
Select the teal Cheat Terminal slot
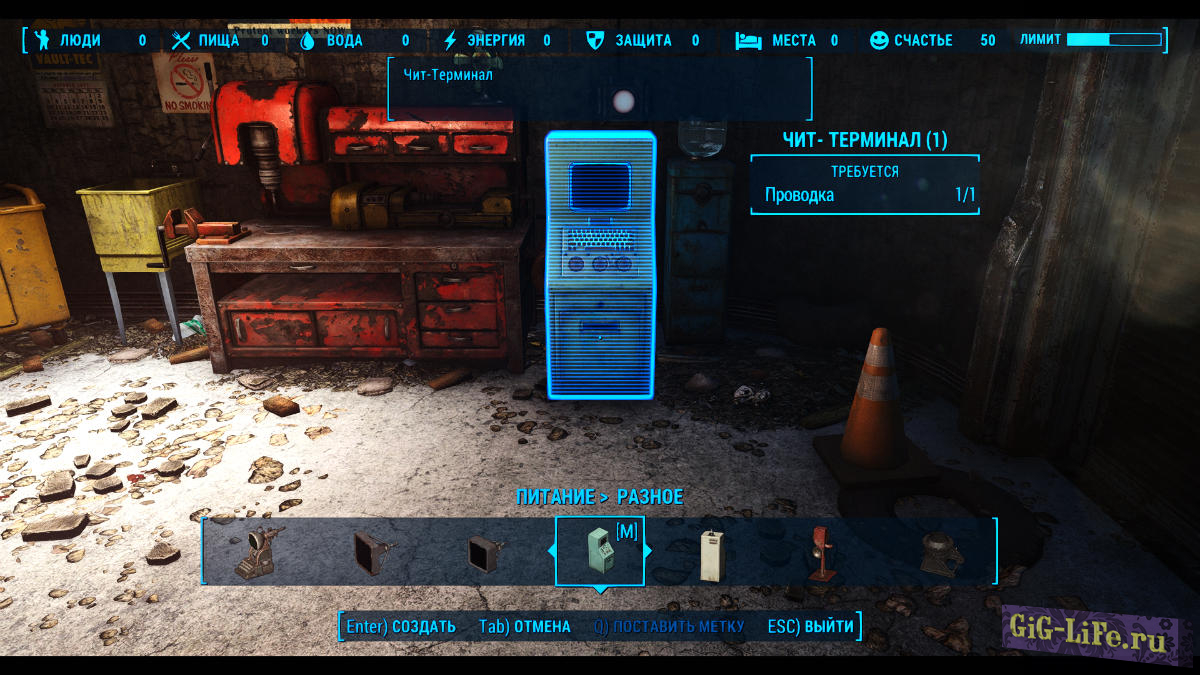[600, 551]
